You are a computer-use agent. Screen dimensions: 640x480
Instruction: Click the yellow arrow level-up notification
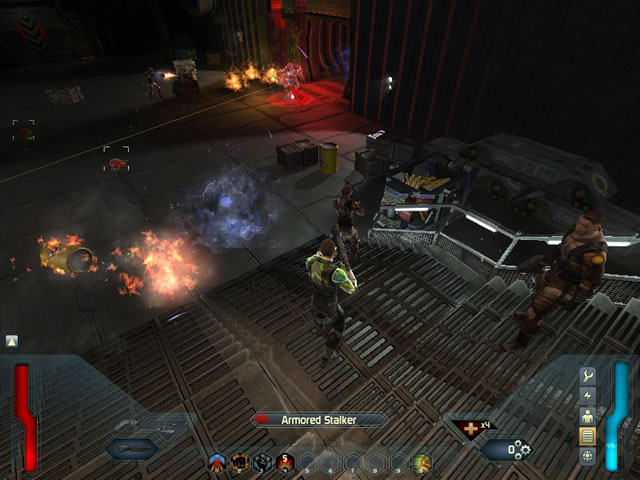pyautogui.click(x=11, y=341)
